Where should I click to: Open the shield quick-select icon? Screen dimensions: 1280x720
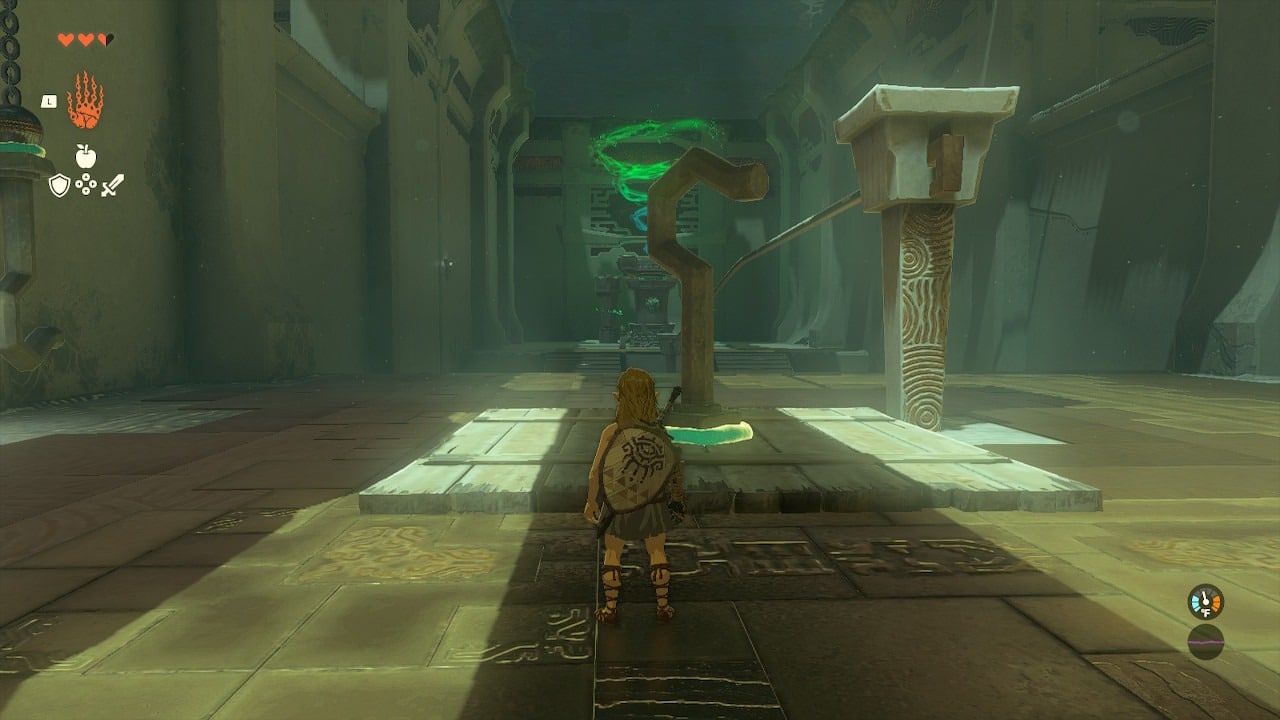click(60, 185)
